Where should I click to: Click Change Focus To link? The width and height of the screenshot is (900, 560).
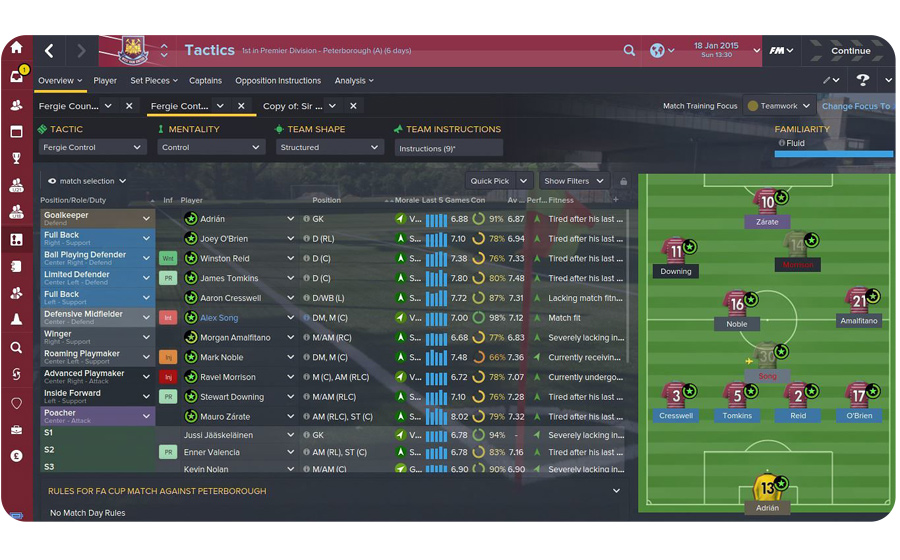[855, 106]
